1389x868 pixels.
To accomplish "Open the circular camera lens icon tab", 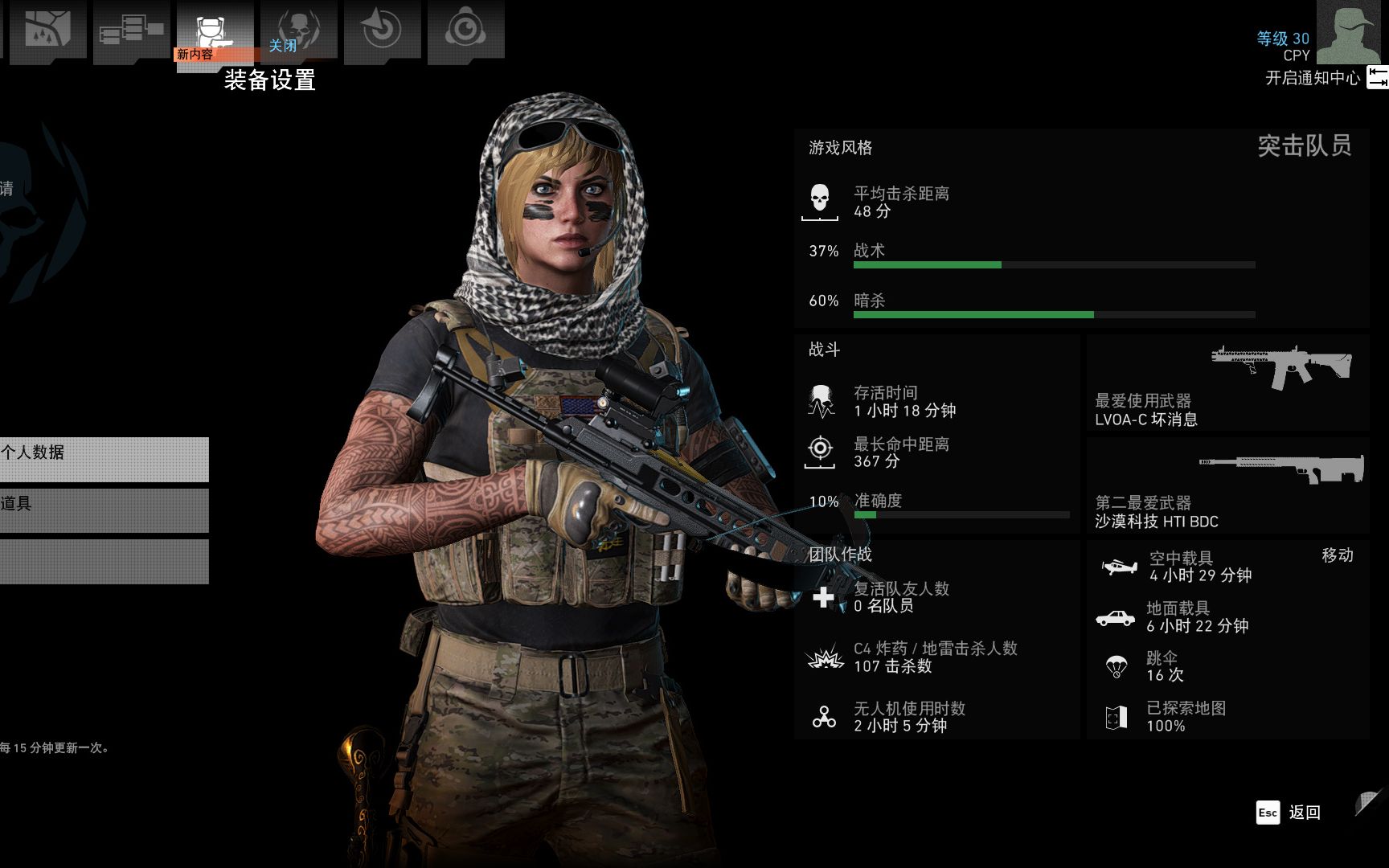I will (x=465, y=30).
